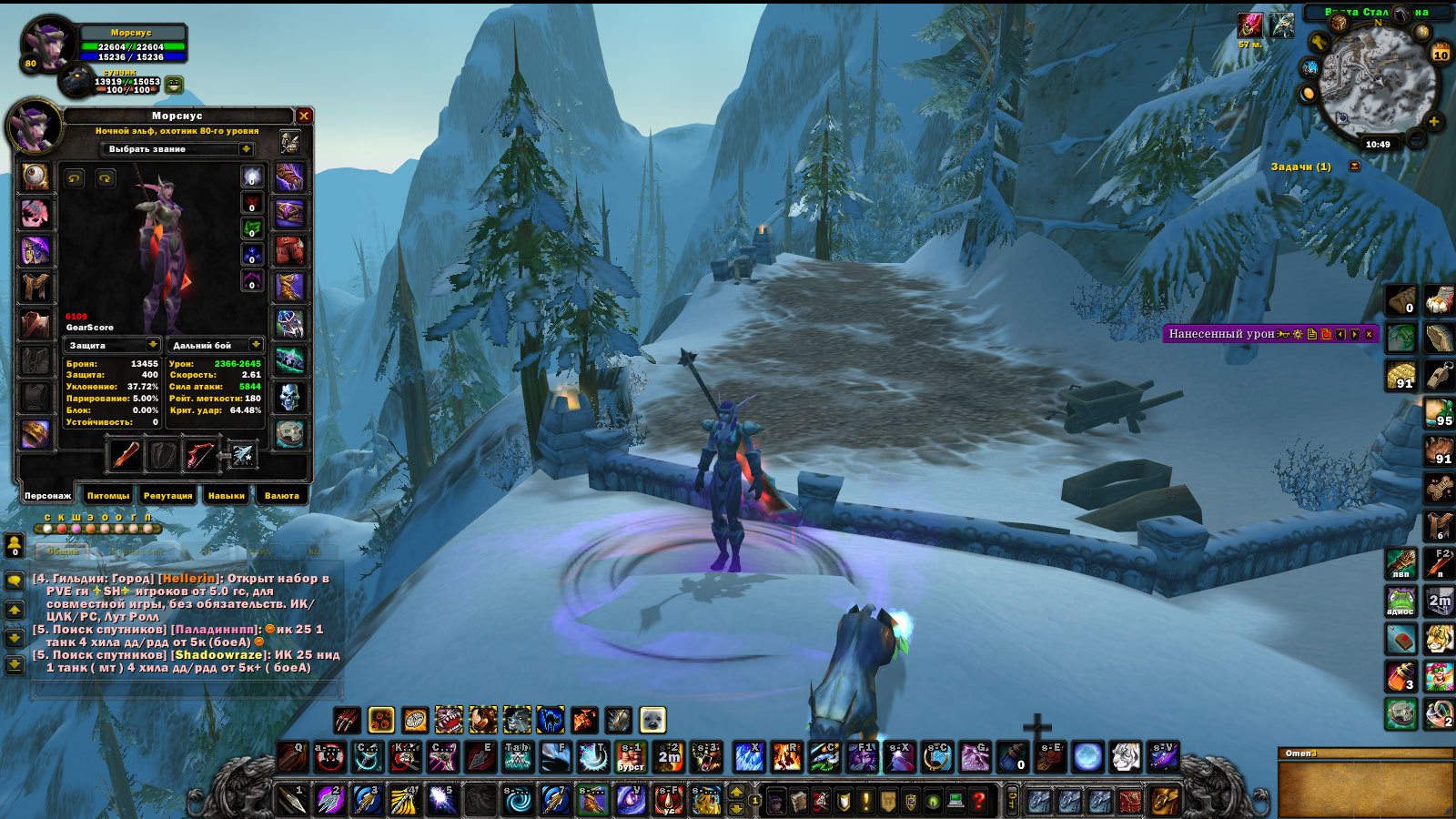
Task: Select the skull trinket equipment slot
Action: click(x=289, y=397)
